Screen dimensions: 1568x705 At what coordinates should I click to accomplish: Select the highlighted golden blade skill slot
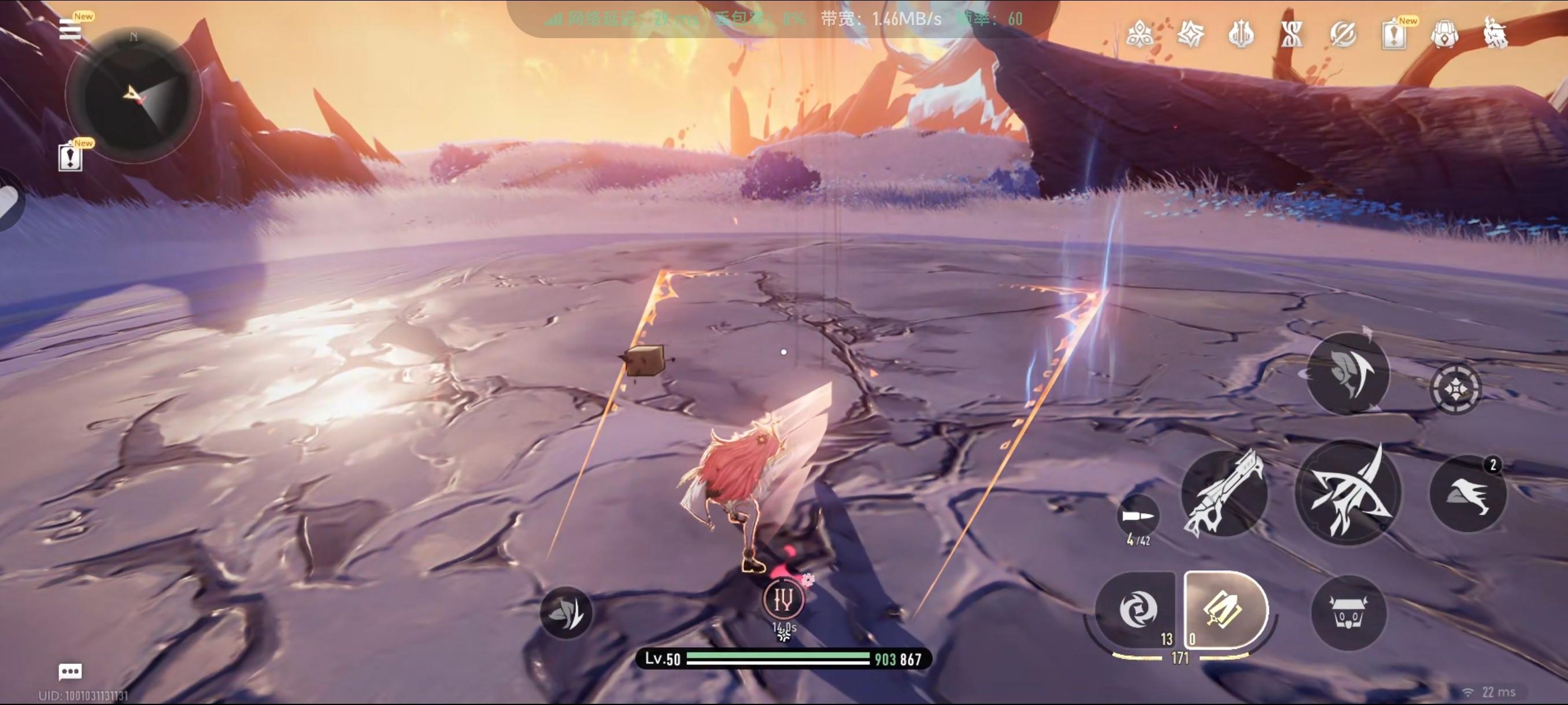1223,609
